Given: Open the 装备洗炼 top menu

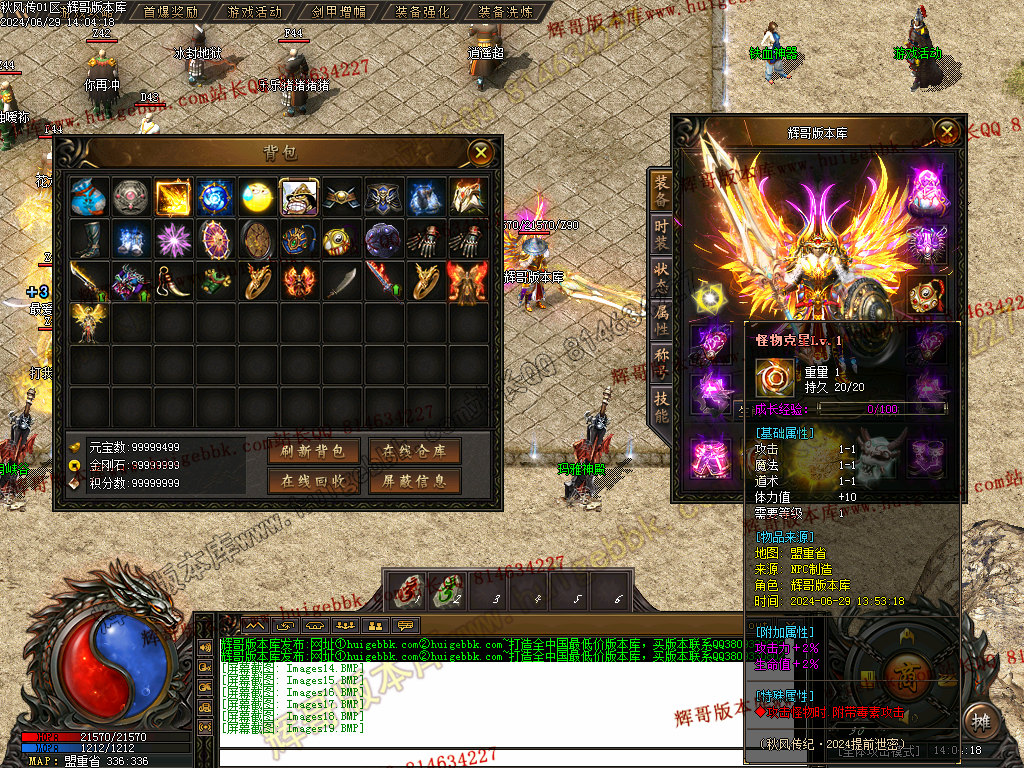Looking at the screenshot, I should pos(506,12).
